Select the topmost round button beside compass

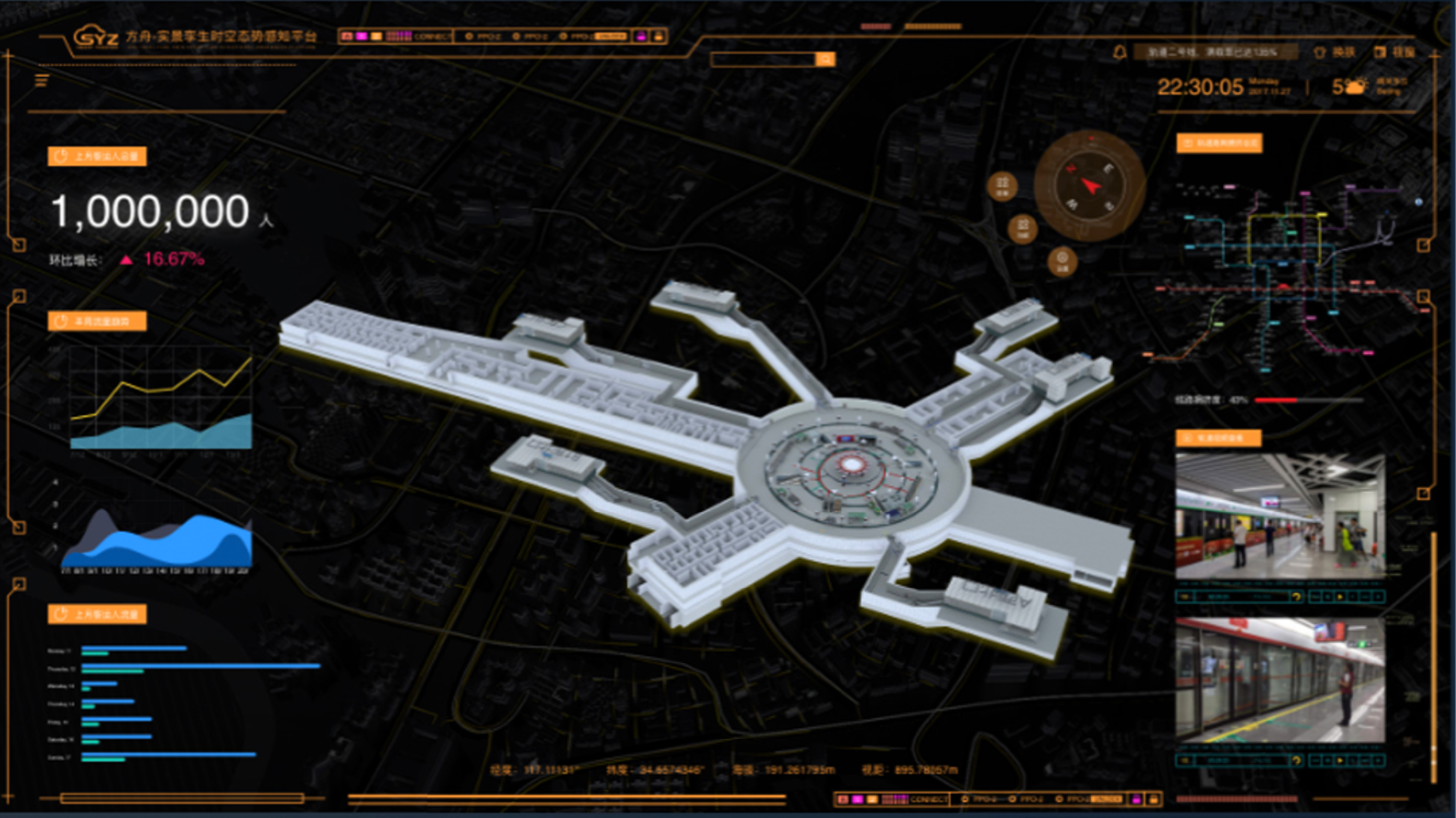[x=1002, y=186]
